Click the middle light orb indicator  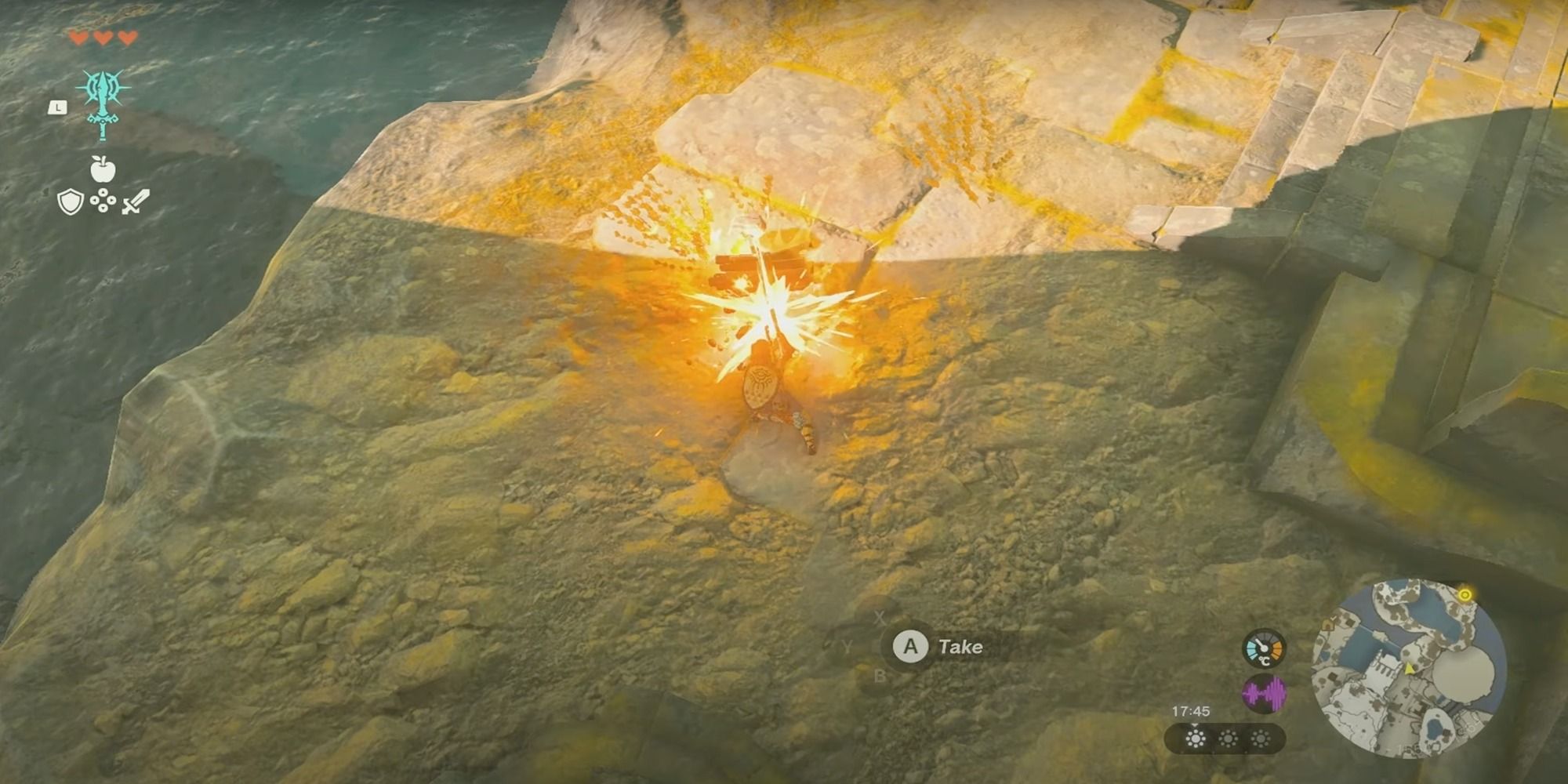coord(1228,738)
